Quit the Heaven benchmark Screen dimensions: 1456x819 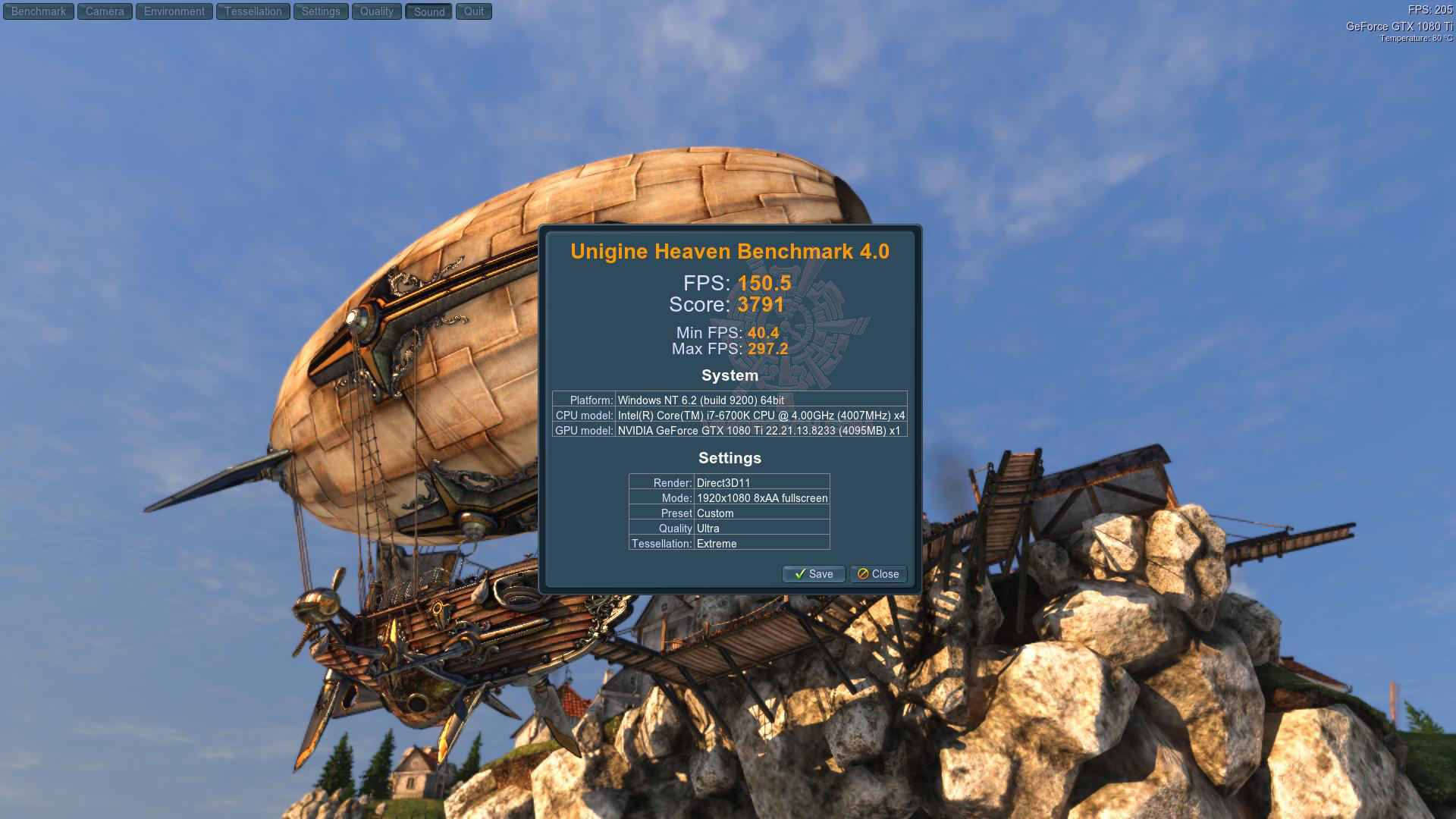pyautogui.click(x=474, y=11)
